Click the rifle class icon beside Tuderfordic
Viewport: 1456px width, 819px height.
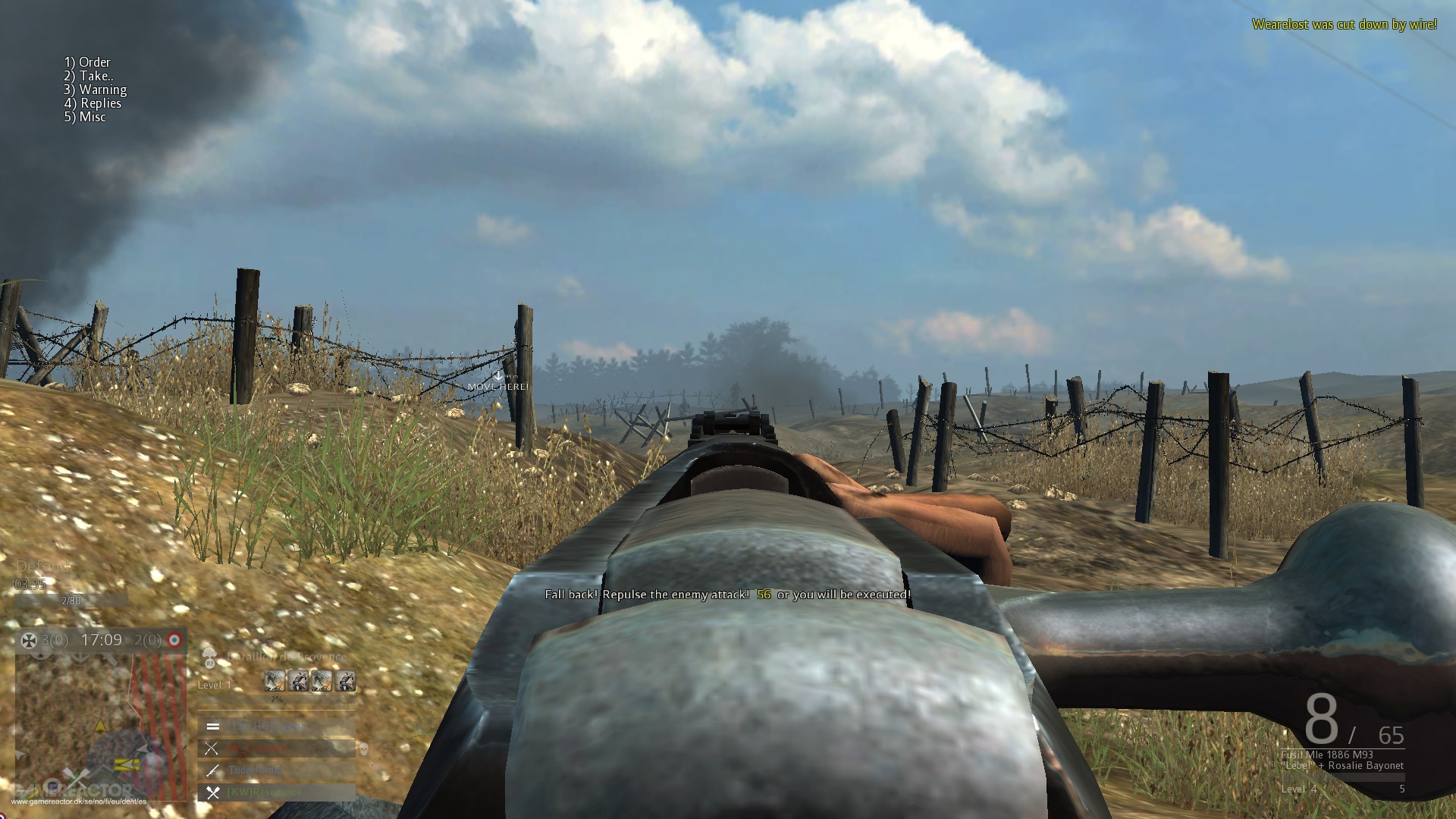coord(212,770)
